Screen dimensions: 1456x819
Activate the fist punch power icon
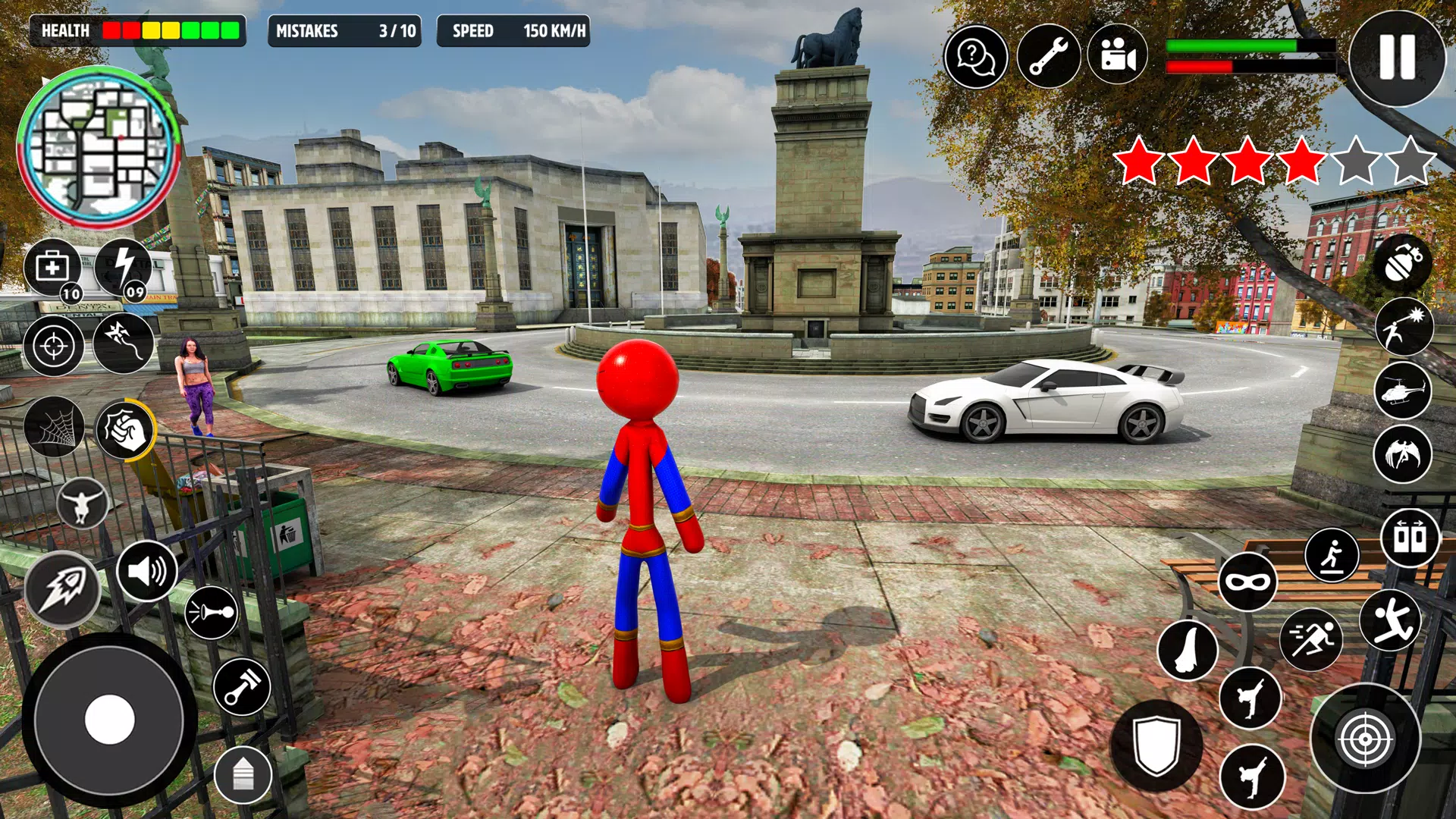[124, 429]
